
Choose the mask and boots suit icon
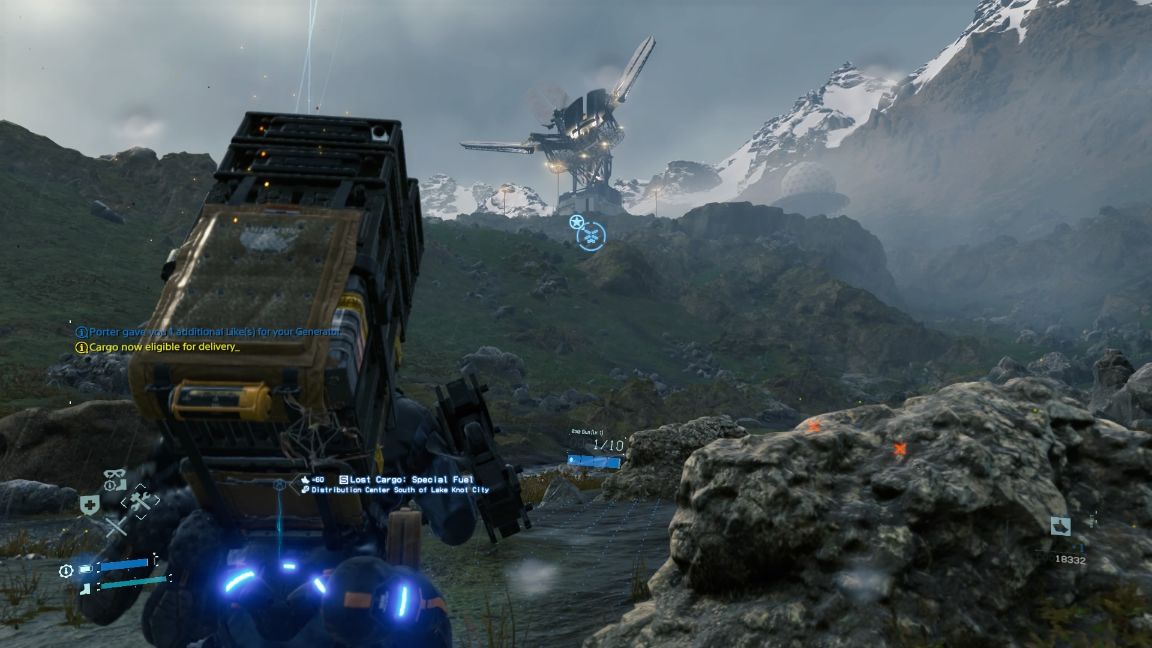114,480
